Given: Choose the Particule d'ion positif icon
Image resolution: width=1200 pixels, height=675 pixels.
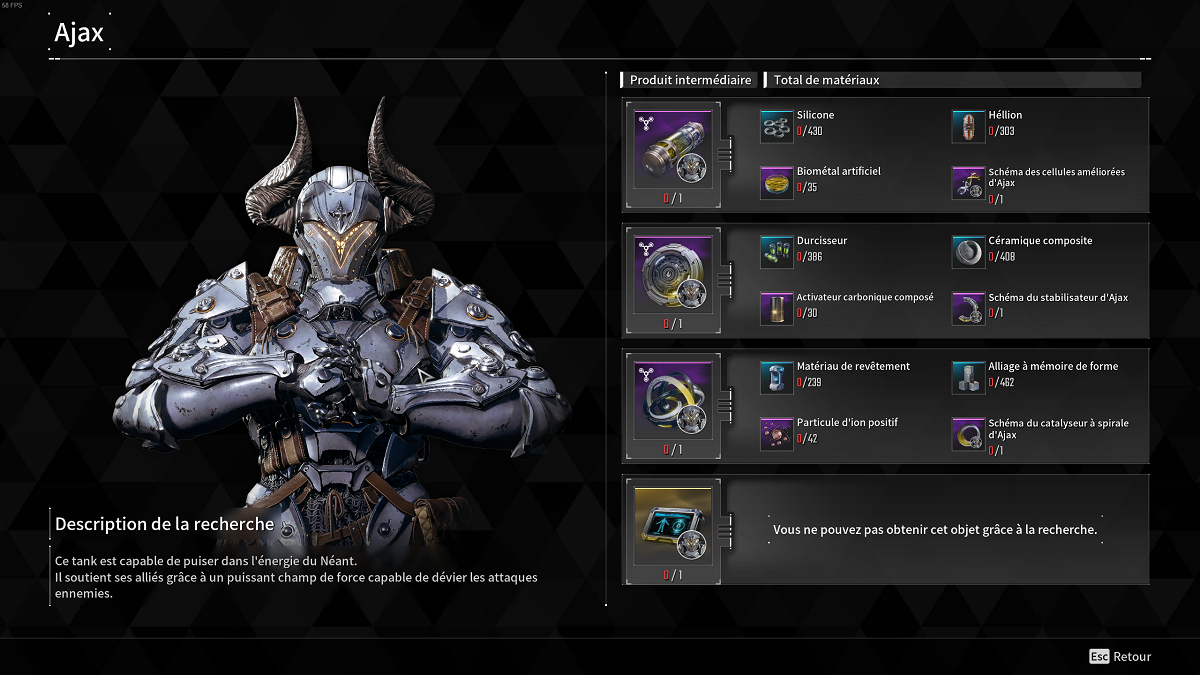Looking at the screenshot, I should (x=777, y=434).
